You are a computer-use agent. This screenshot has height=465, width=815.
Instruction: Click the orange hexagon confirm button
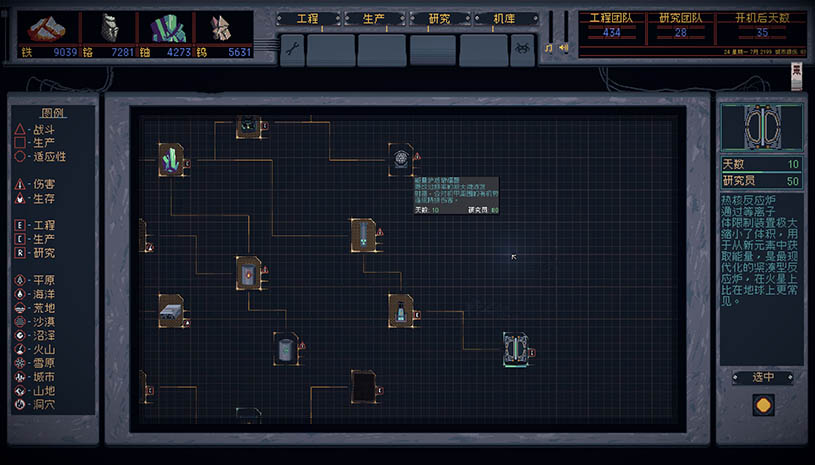click(x=762, y=407)
